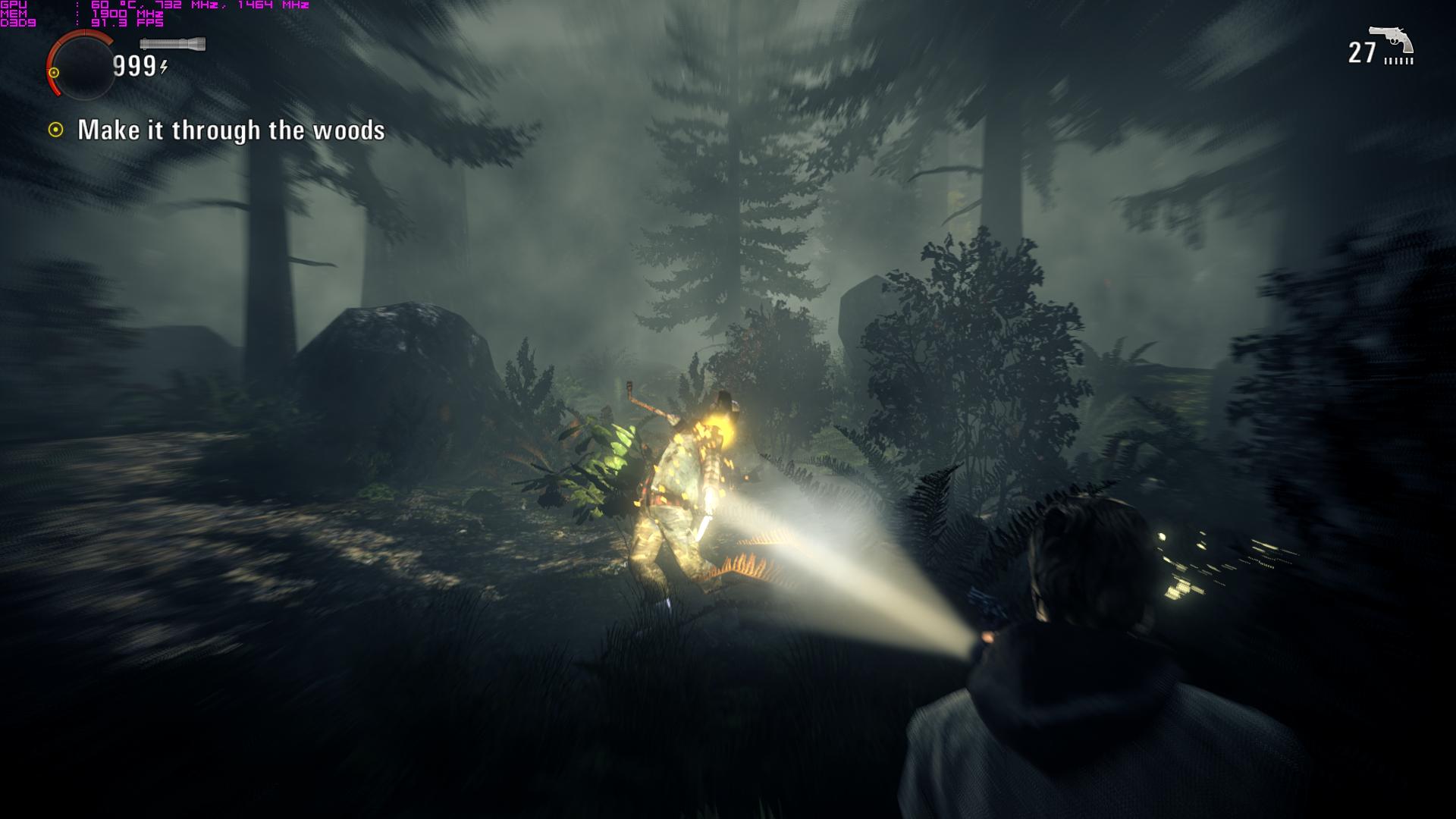Click the "Make it through the woods" objective

pyautogui.click(x=231, y=130)
